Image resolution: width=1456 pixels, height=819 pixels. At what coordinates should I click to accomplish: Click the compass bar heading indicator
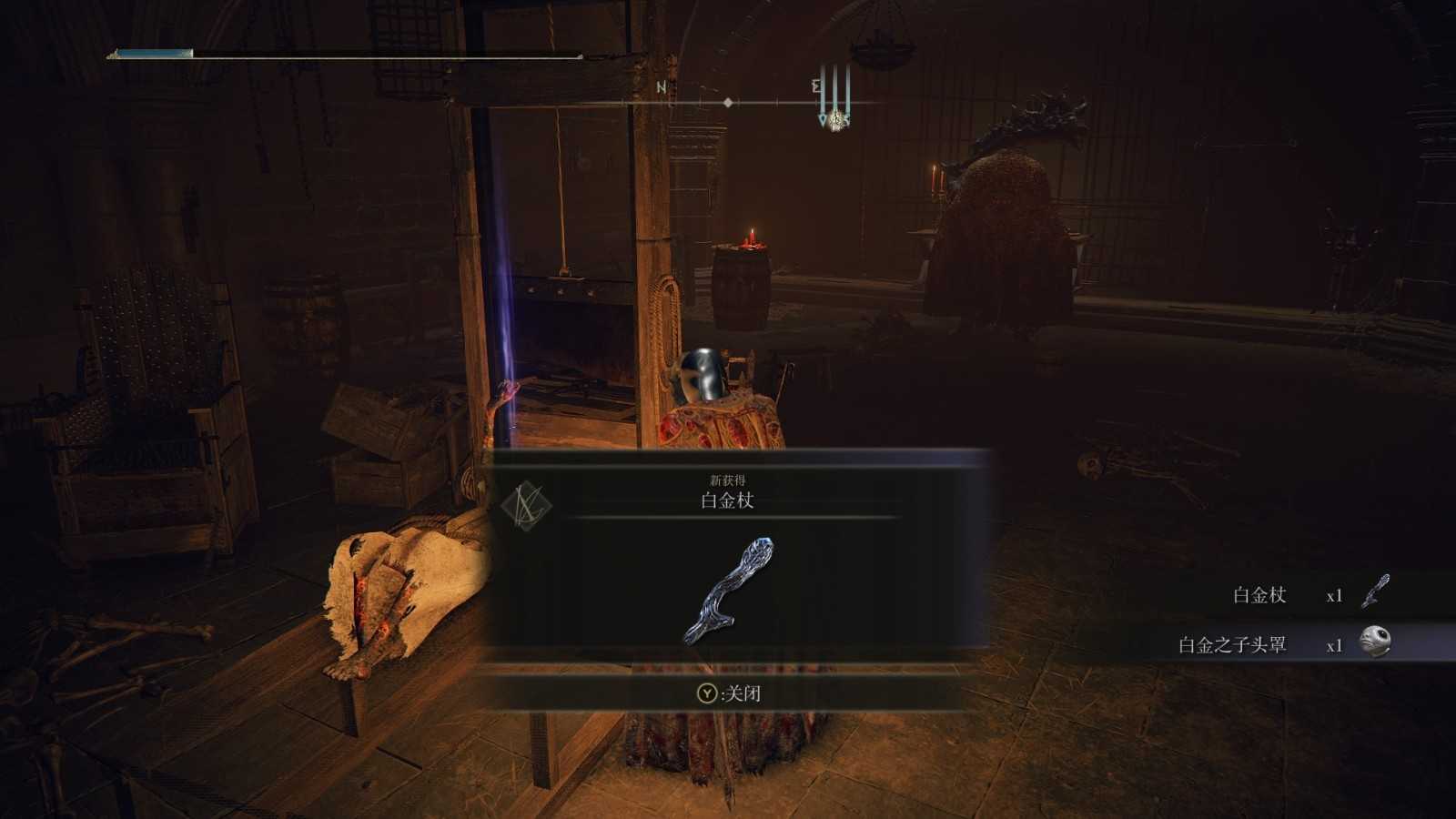(x=728, y=103)
